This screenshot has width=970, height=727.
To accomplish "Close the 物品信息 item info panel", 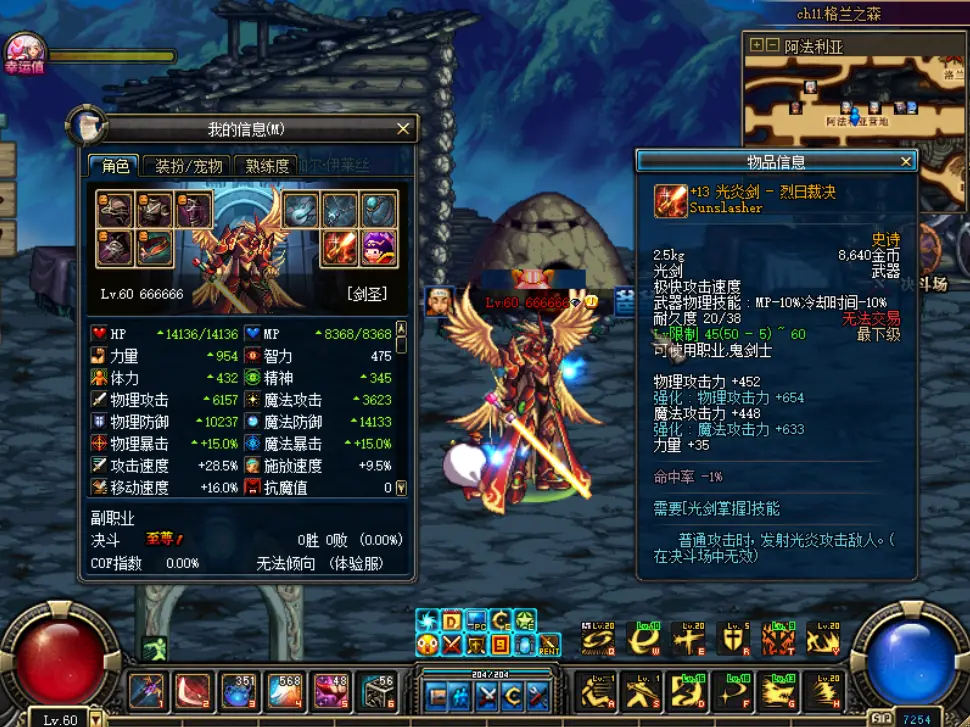I will point(906,161).
